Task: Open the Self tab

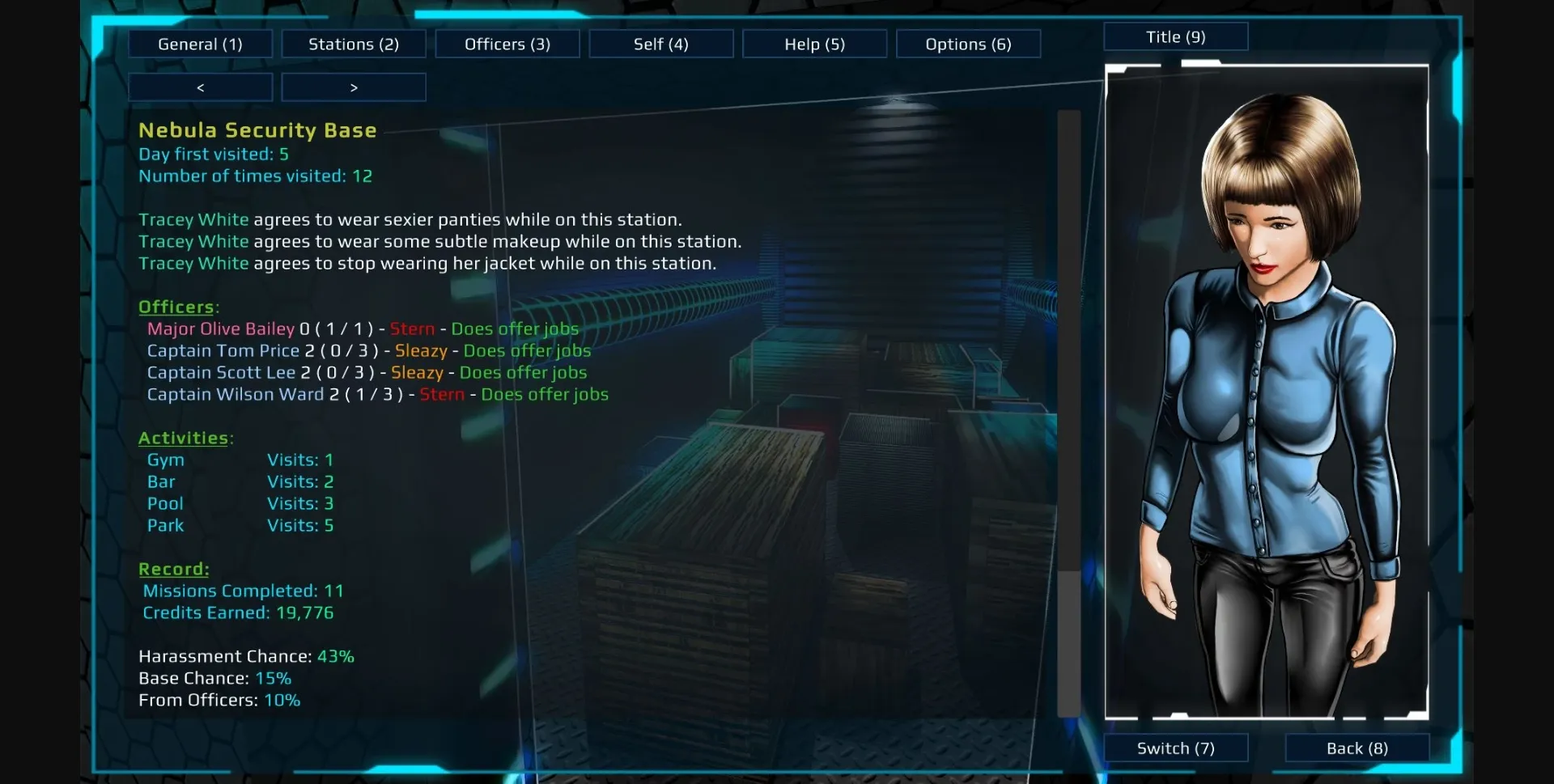Action: click(x=660, y=44)
